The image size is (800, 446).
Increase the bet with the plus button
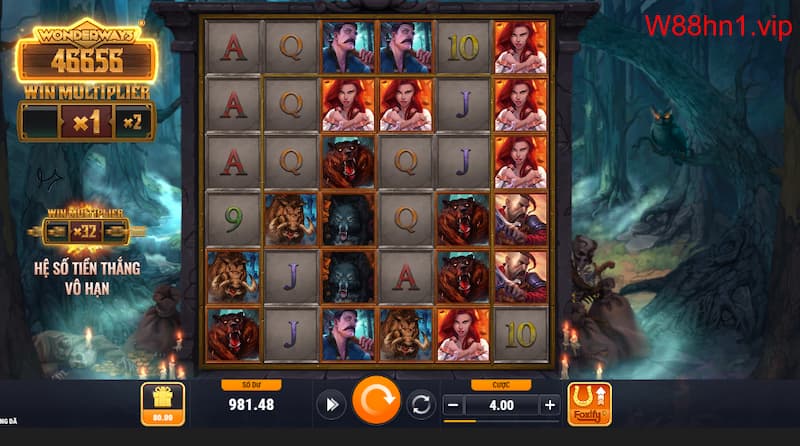(549, 405)
